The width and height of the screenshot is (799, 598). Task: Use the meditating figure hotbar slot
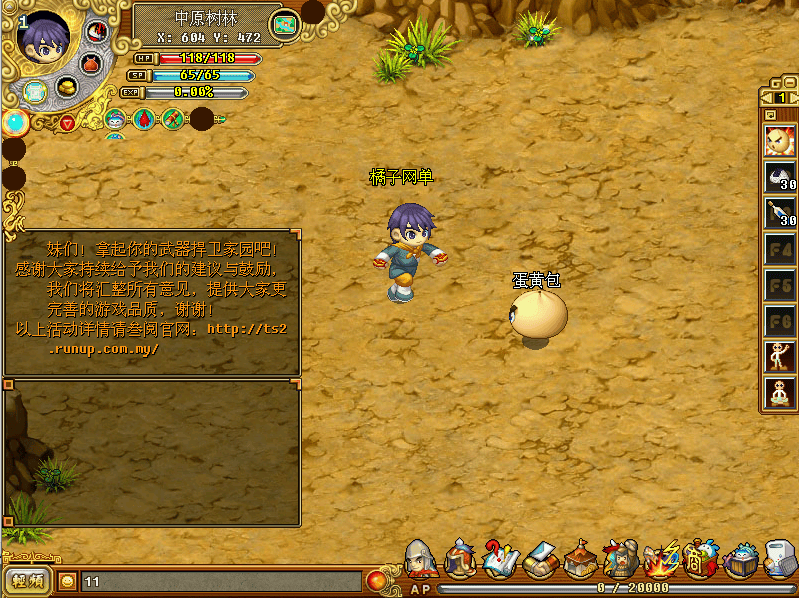(x=780, y=392)
